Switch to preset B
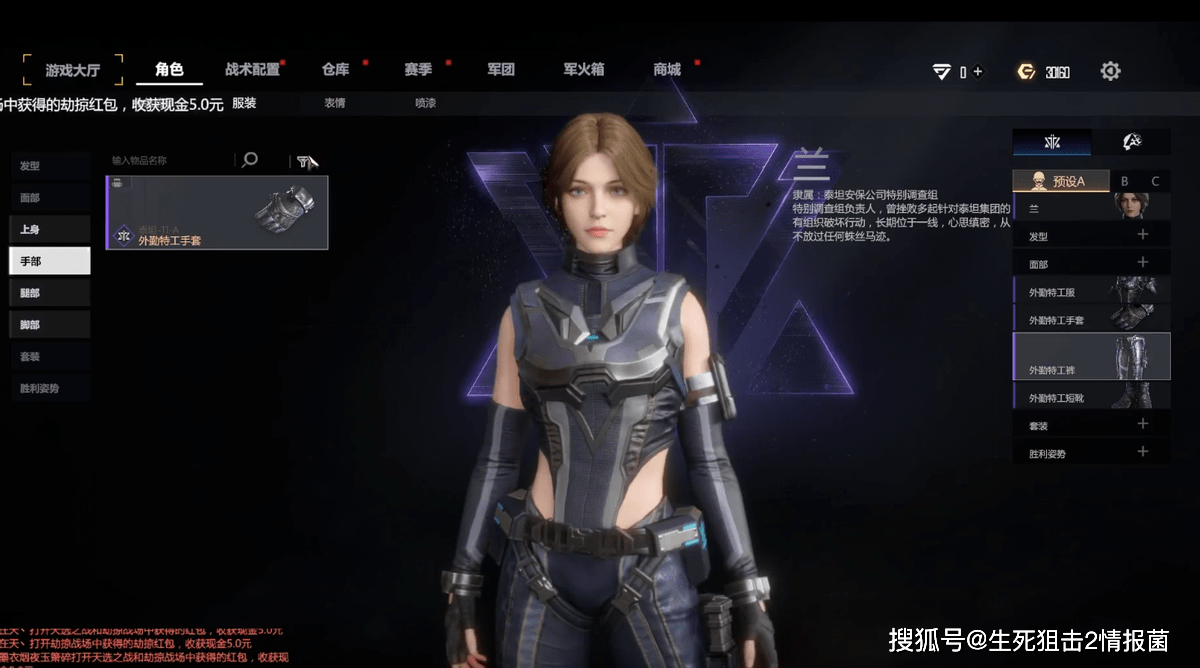The height and width of the screenshot is (668, 1200). tap(1124, 181)
